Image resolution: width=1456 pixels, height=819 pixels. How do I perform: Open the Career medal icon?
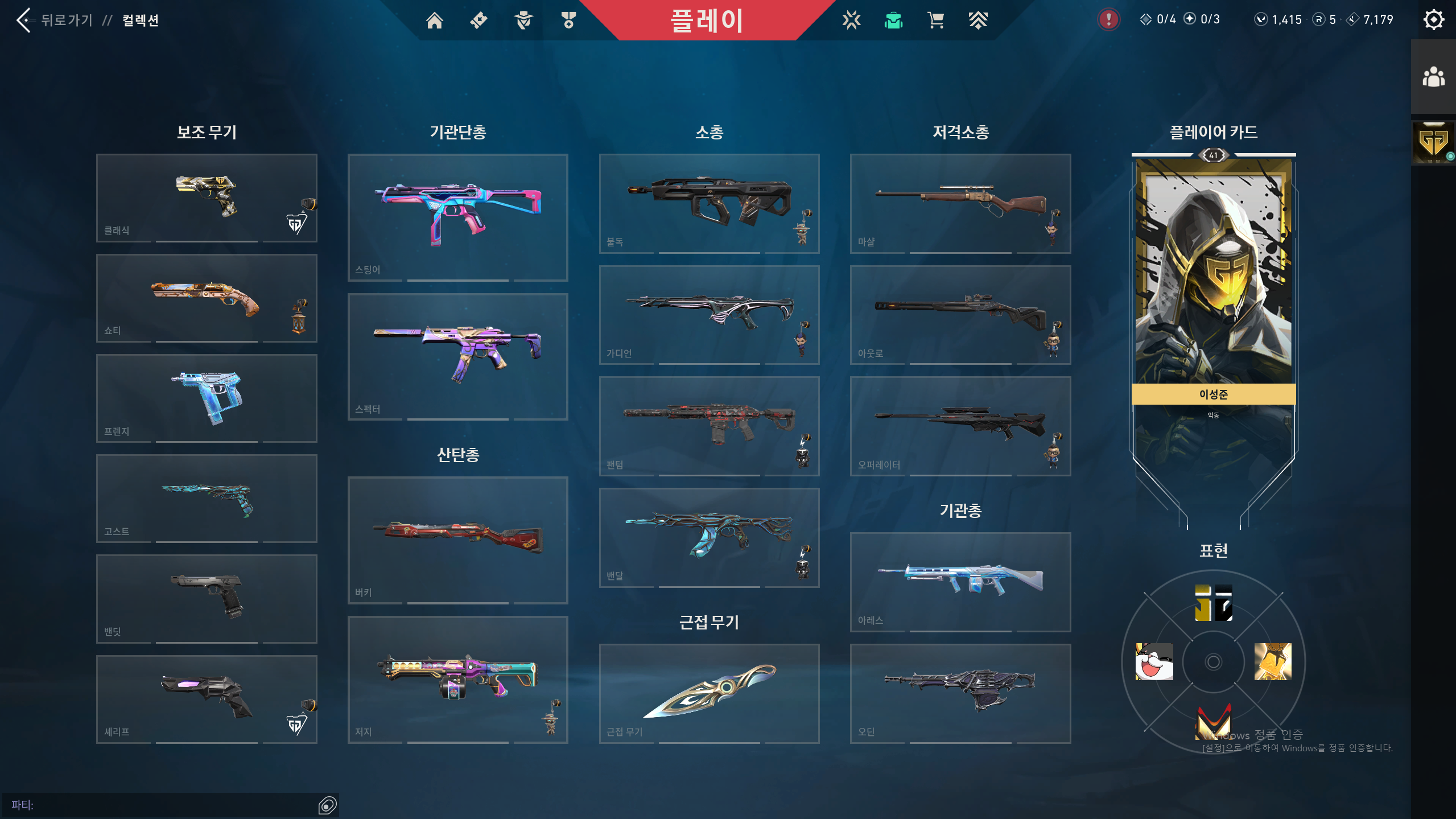pos(568,20)
